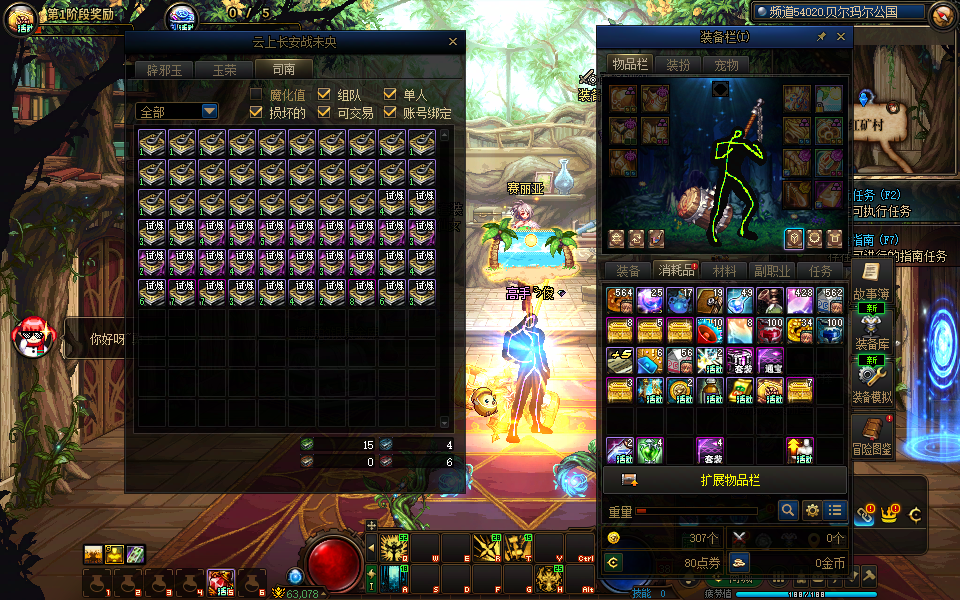This screenshot has height=600, width=960.
Task: Open the 玉荣 tab
Action: [223, 70]
